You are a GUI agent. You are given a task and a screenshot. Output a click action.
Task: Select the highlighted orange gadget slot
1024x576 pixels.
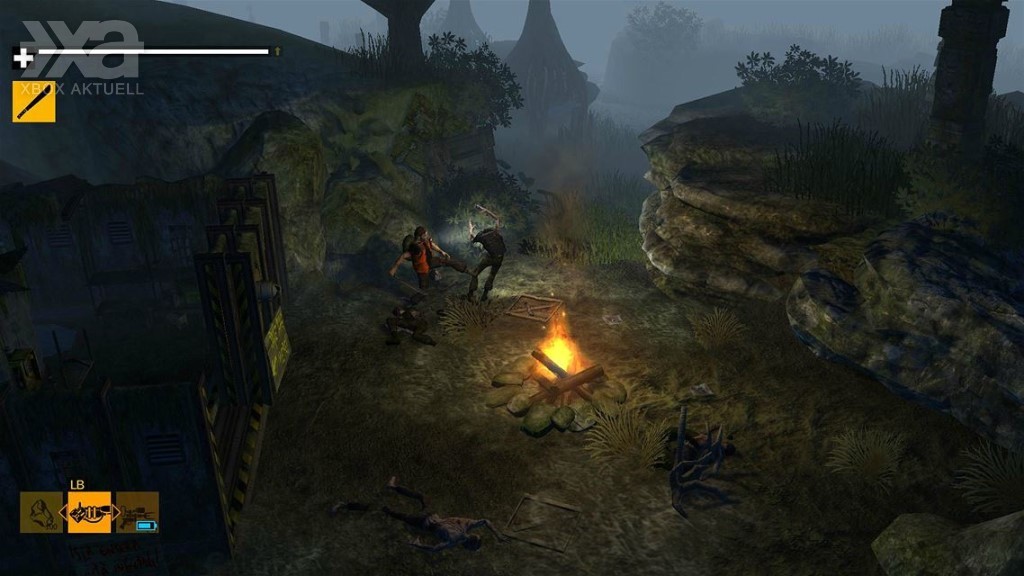pos(89,512)
